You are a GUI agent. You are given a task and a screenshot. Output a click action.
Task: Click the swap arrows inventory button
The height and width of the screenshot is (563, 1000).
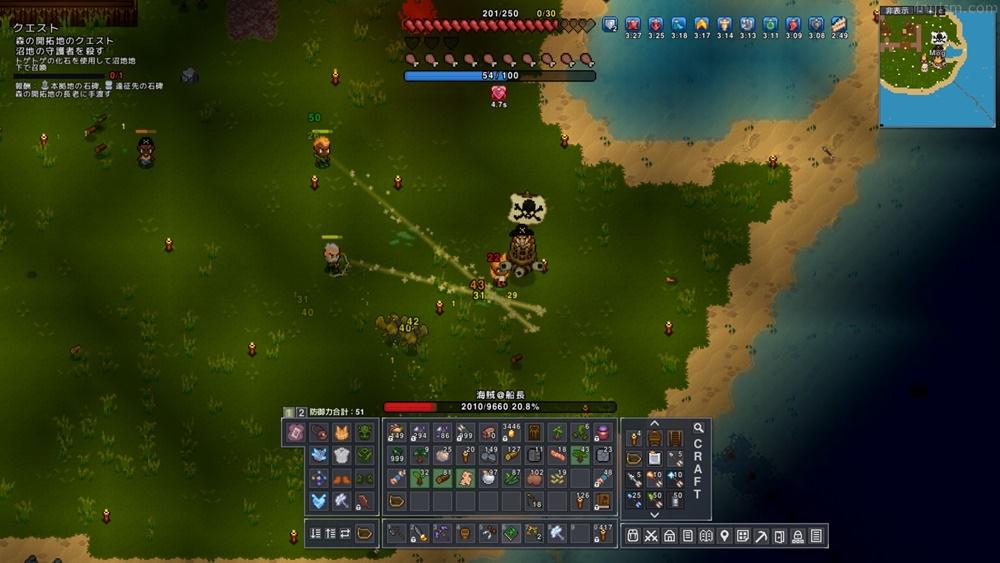(x=345, y=533)
